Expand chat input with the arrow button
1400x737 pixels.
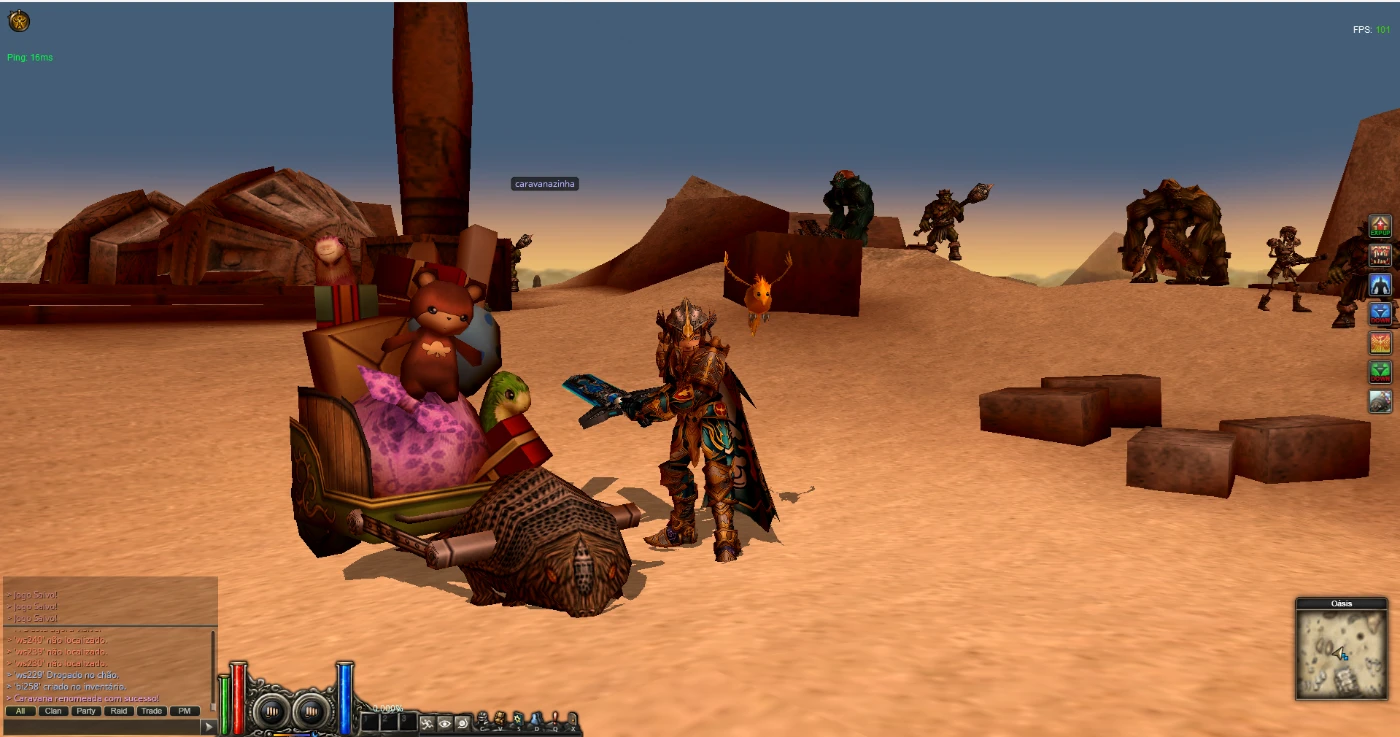pos(207,726)
